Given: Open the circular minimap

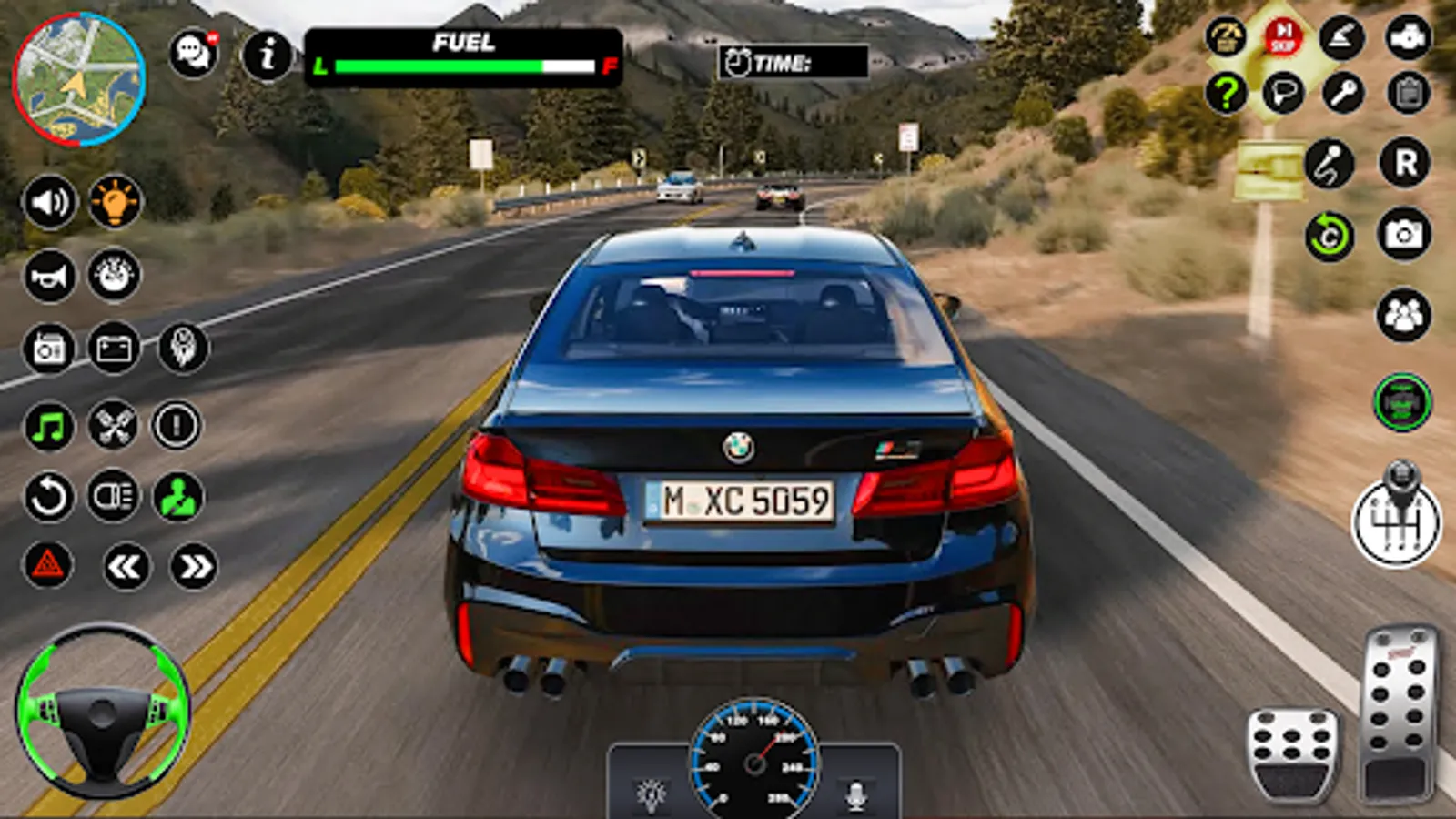Looking at the screenshot, I should click(79, 79).
